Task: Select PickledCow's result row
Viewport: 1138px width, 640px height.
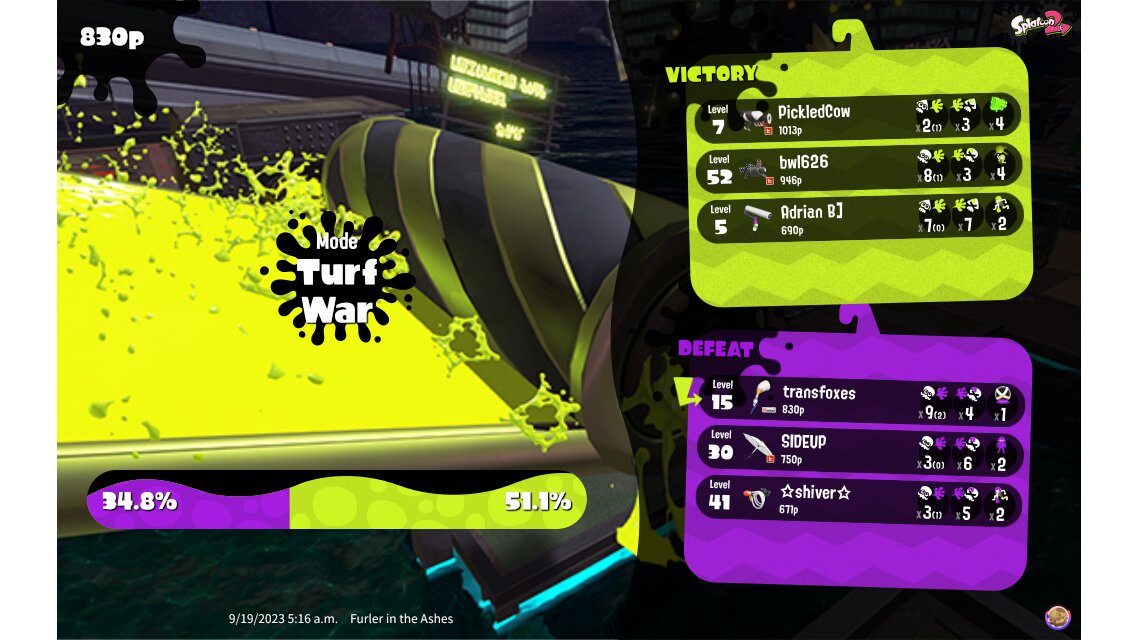Action: pos(858,117)
